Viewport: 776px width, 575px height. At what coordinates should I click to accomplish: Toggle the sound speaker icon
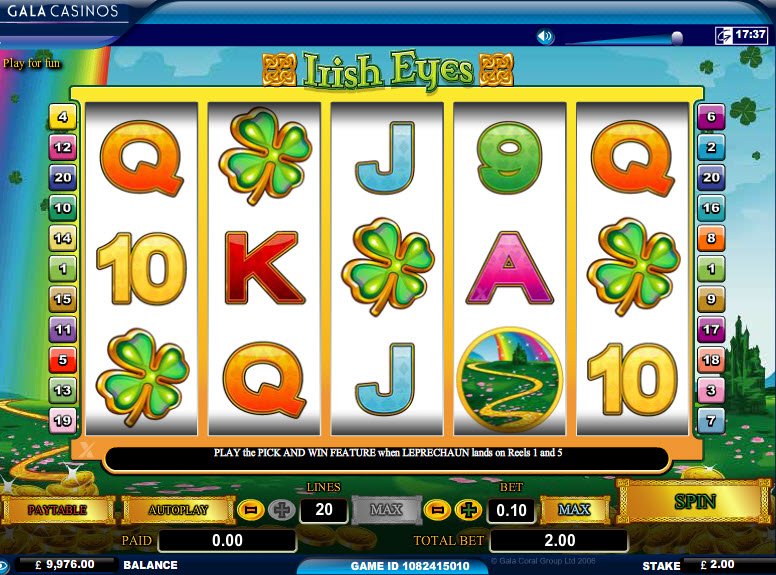click(x=545, y=37)
